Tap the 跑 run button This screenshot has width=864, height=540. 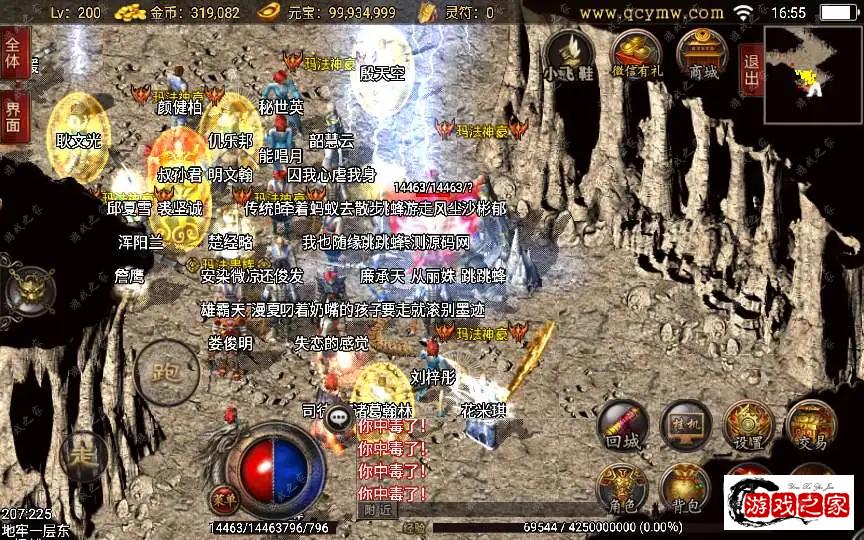click(x=166, y=372)
